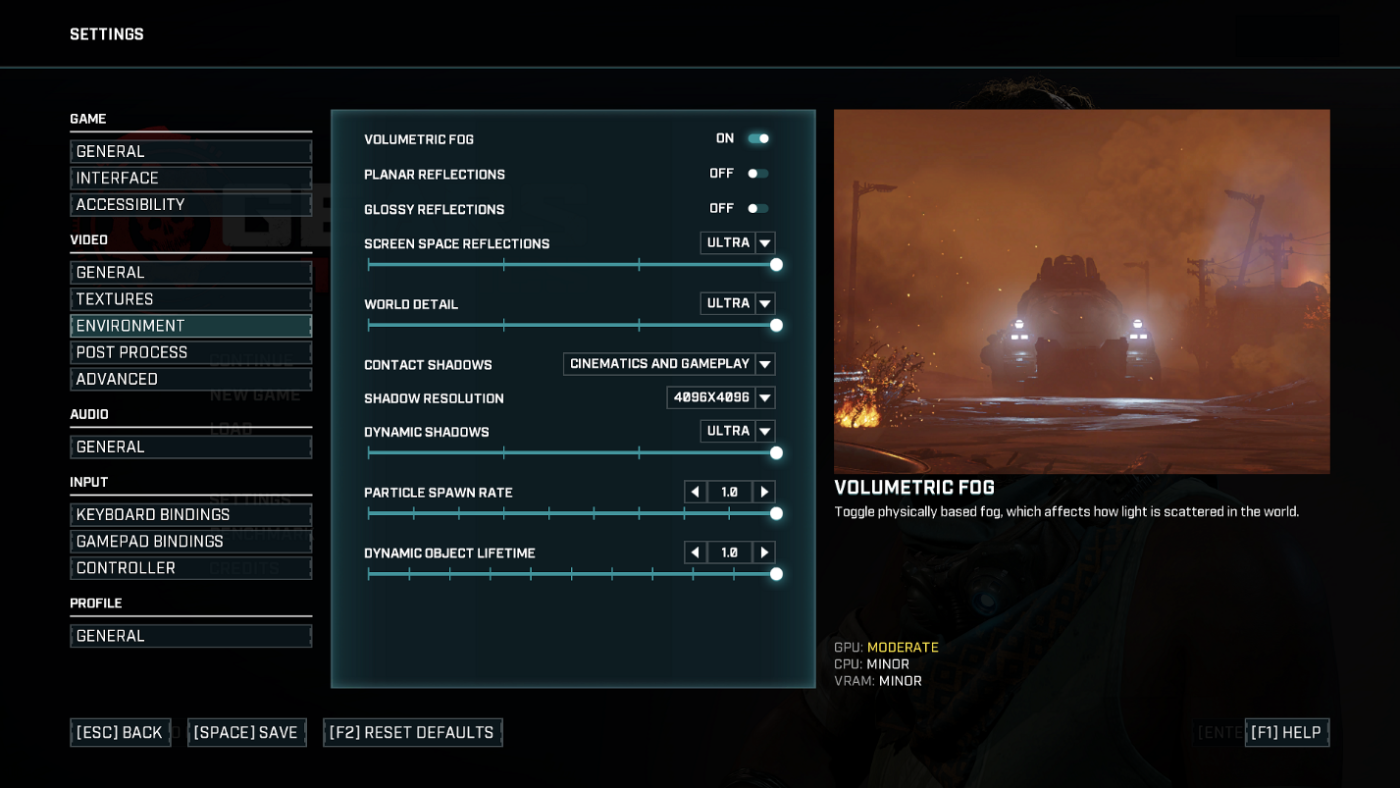This screenshot has width=1400, height=788.
Task: Select Keyboard Bindings under Input
Action: (190, 513)
